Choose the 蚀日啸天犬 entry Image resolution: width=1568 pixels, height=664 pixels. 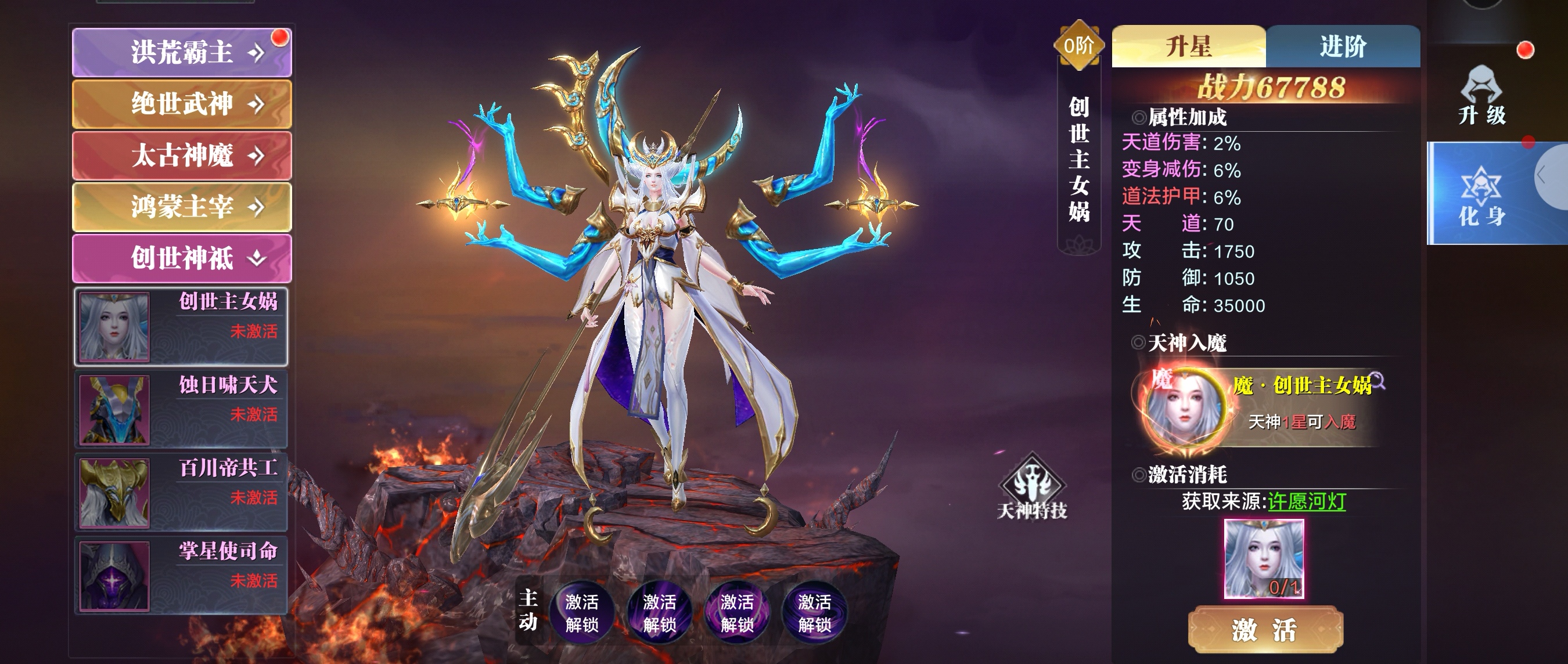pos(181,410)
